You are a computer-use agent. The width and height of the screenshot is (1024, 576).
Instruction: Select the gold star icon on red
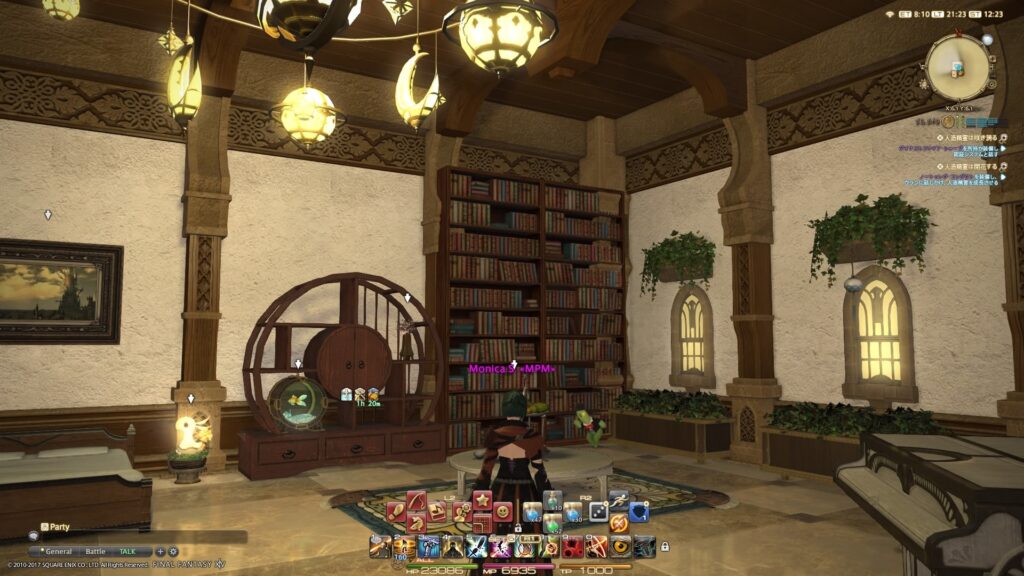tap(482, 500)
